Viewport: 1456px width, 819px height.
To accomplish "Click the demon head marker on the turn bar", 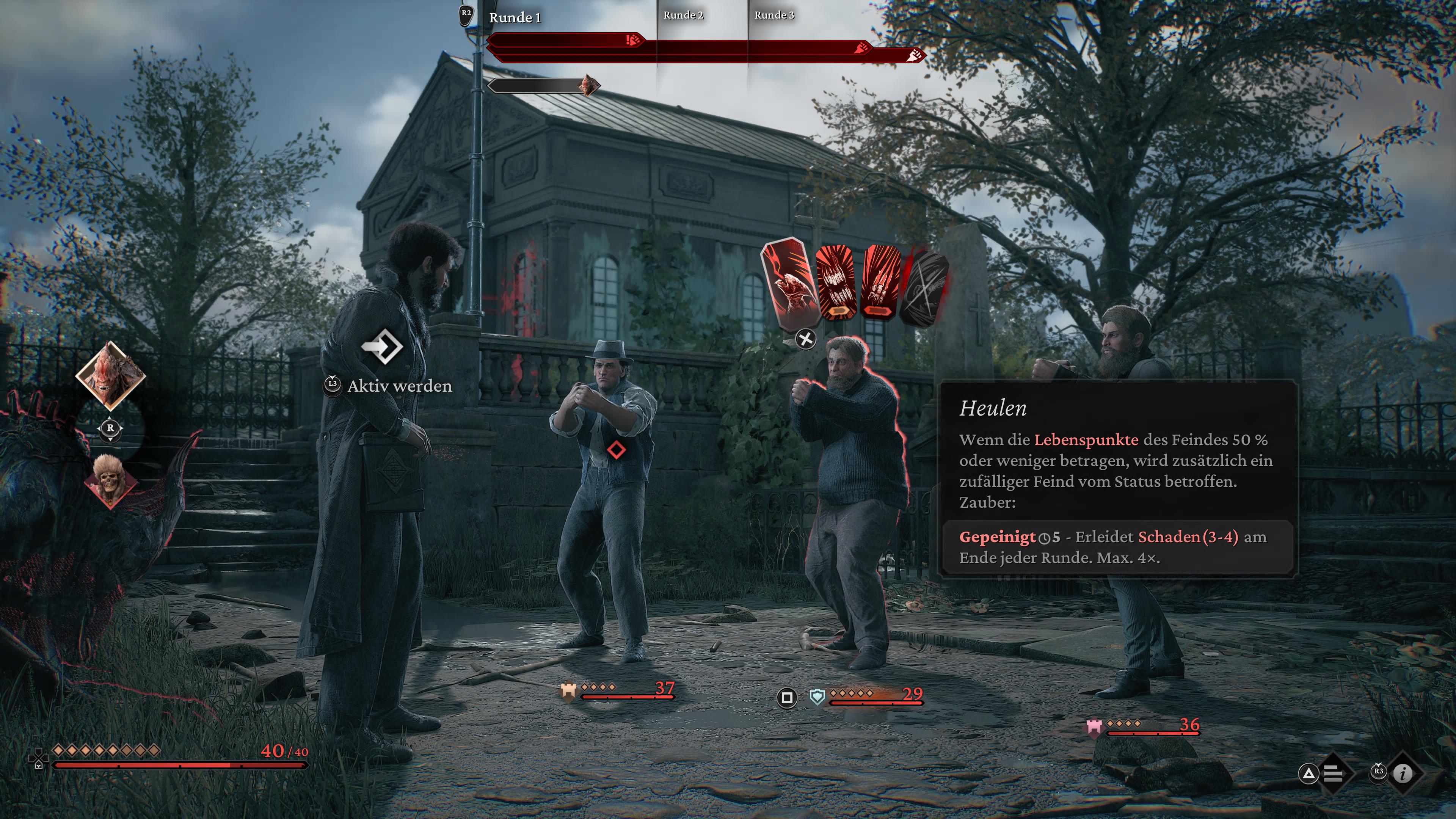I will coord(588,85).
